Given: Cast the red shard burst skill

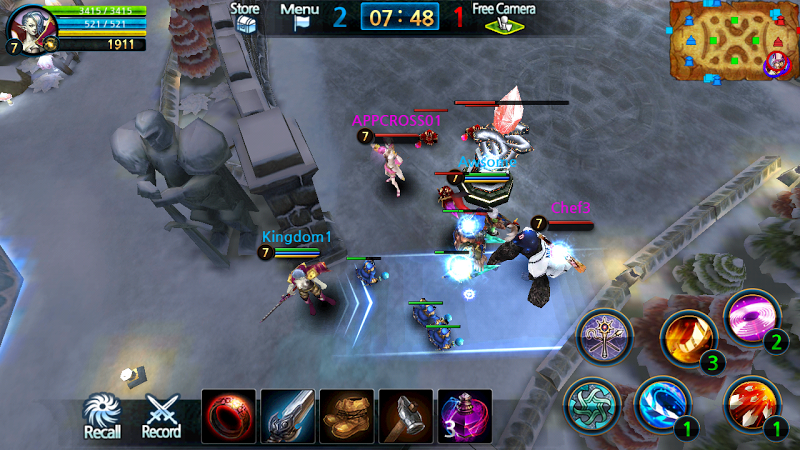Looking at the screenshot, I should pyautogui.click(x=750, y=403).
